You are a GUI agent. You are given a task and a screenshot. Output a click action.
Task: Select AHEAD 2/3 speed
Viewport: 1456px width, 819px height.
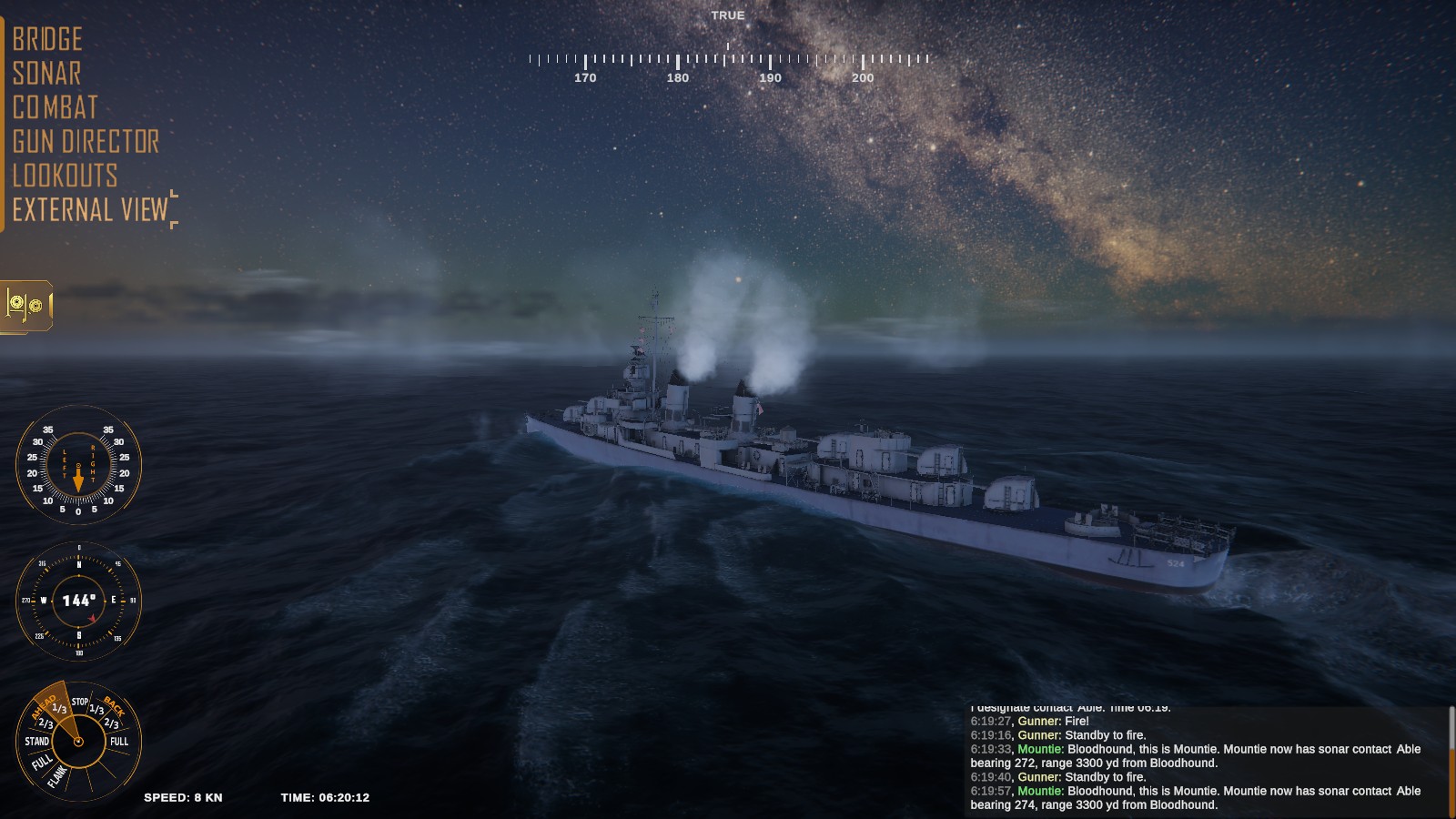pyautogui.click(x=47, y=723)
